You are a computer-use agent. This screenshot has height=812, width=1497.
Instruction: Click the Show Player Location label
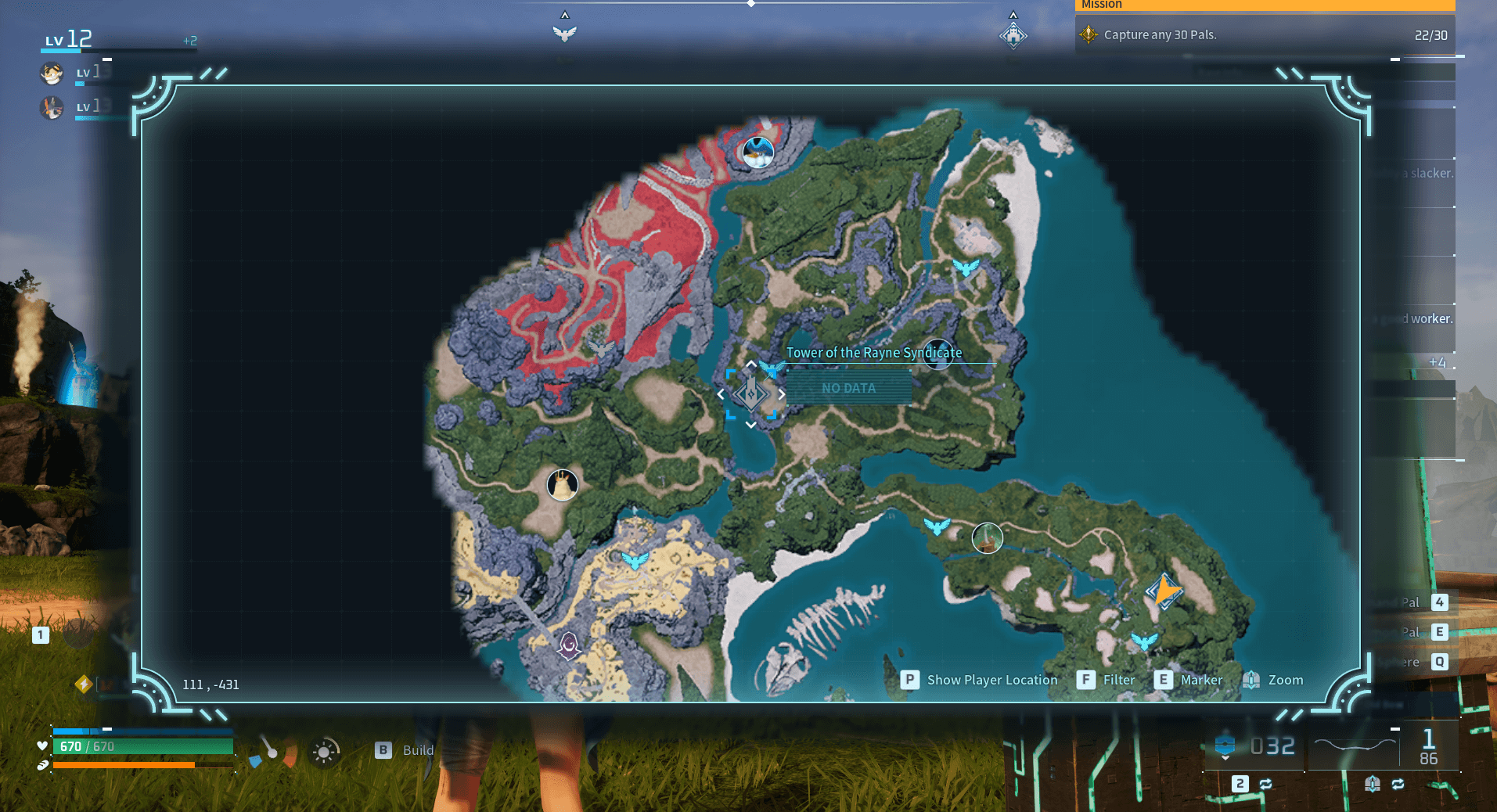tap(991, 680)
